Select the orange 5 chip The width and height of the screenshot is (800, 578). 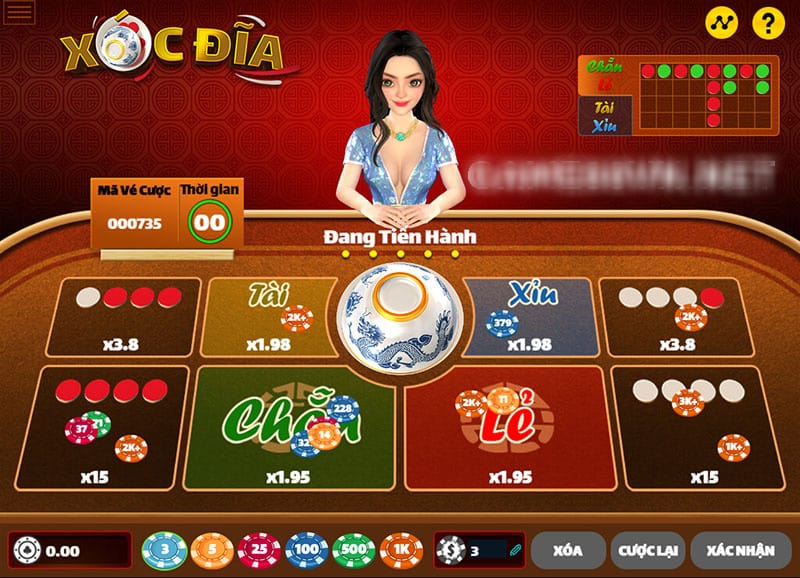(212, 550)
